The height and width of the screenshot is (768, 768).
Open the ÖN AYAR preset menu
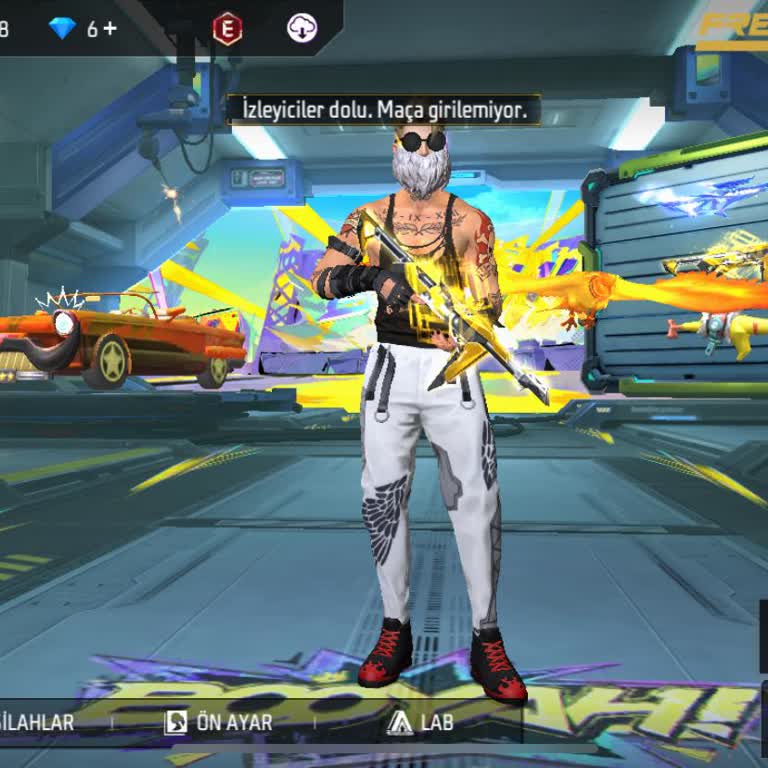point(218,722)
